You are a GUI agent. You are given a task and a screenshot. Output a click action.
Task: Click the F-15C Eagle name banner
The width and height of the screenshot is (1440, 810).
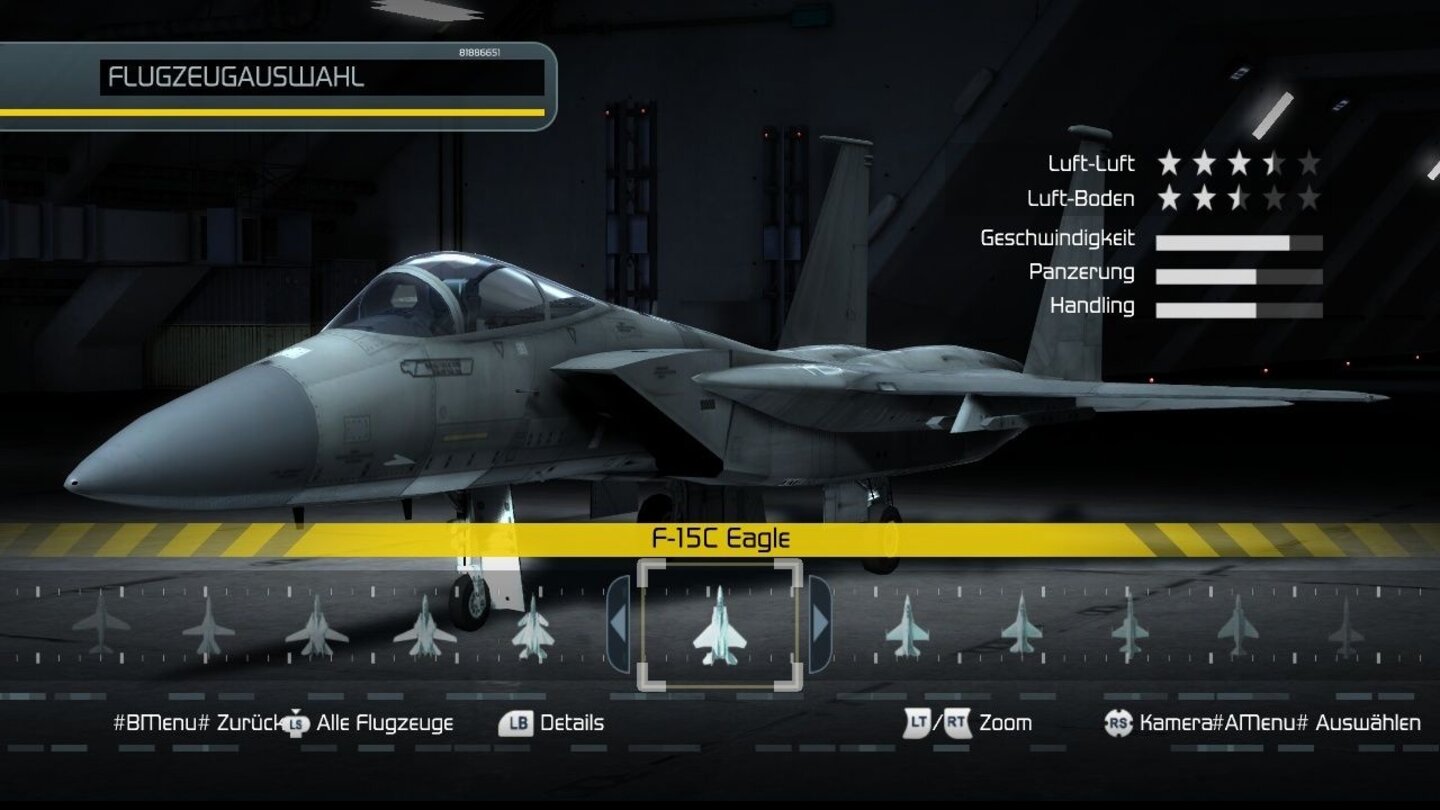[720, 537]
